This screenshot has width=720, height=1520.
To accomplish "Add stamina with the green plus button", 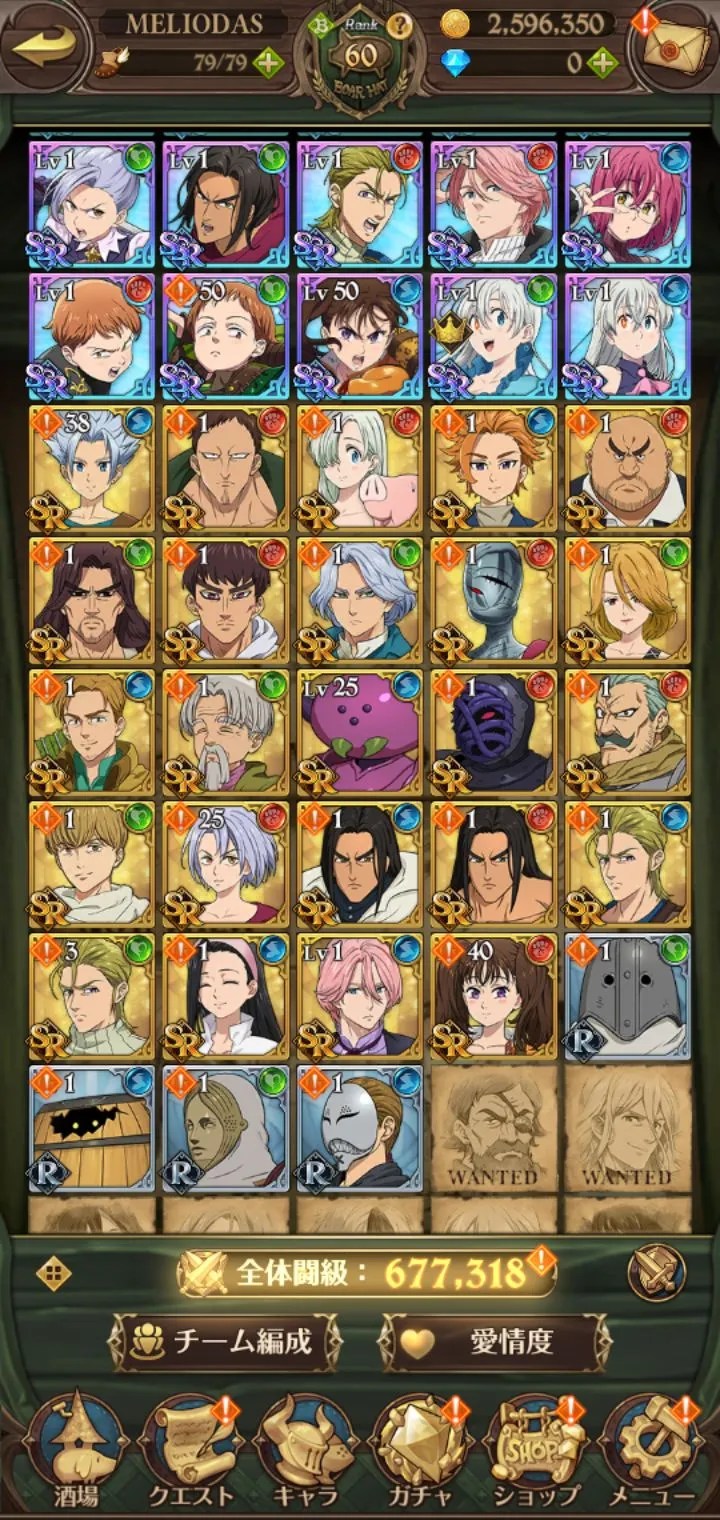I will point(268,63).
